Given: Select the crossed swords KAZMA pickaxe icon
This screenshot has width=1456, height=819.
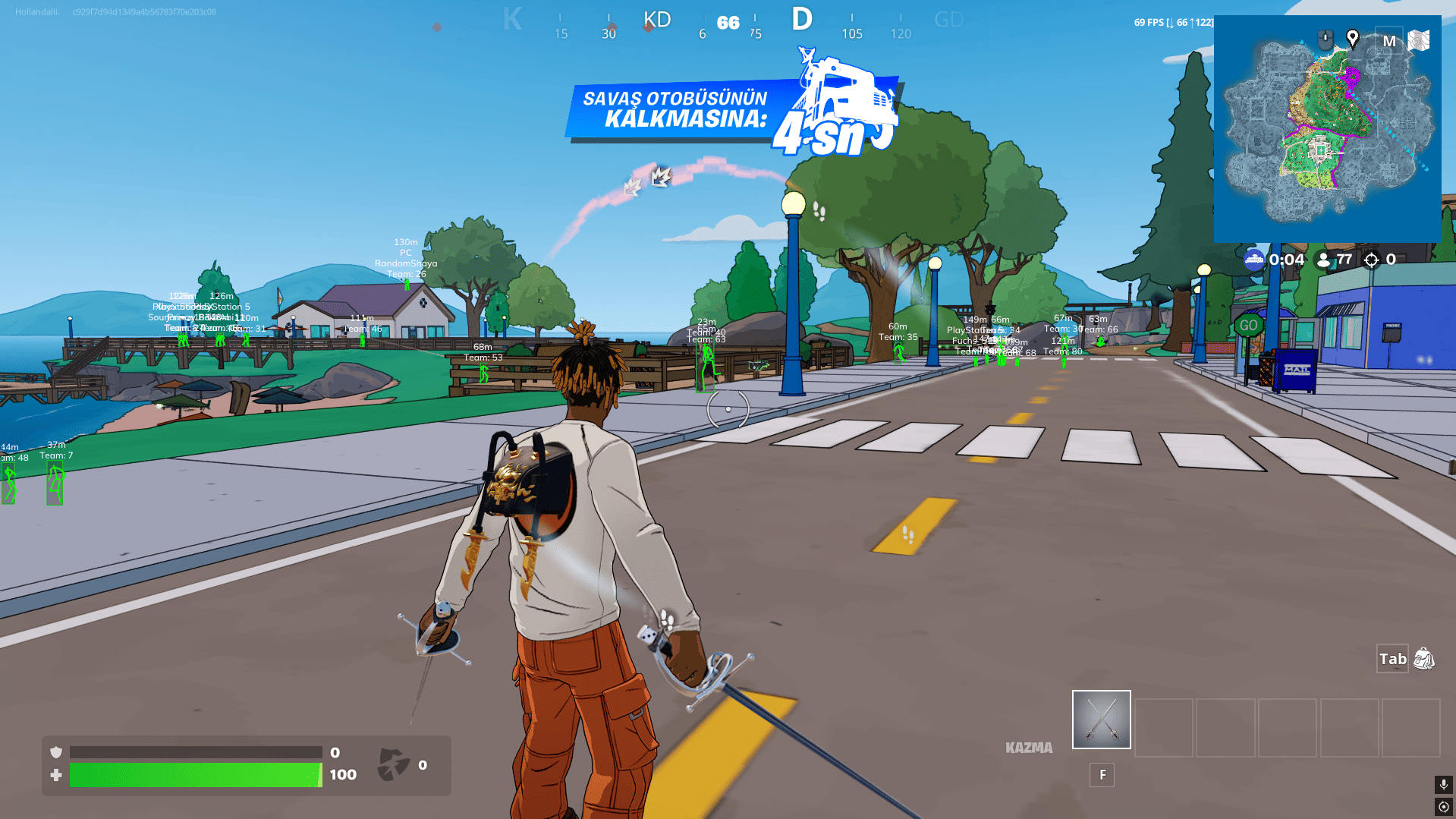Looking at the screenshot, I should [x=1100, y=719].
